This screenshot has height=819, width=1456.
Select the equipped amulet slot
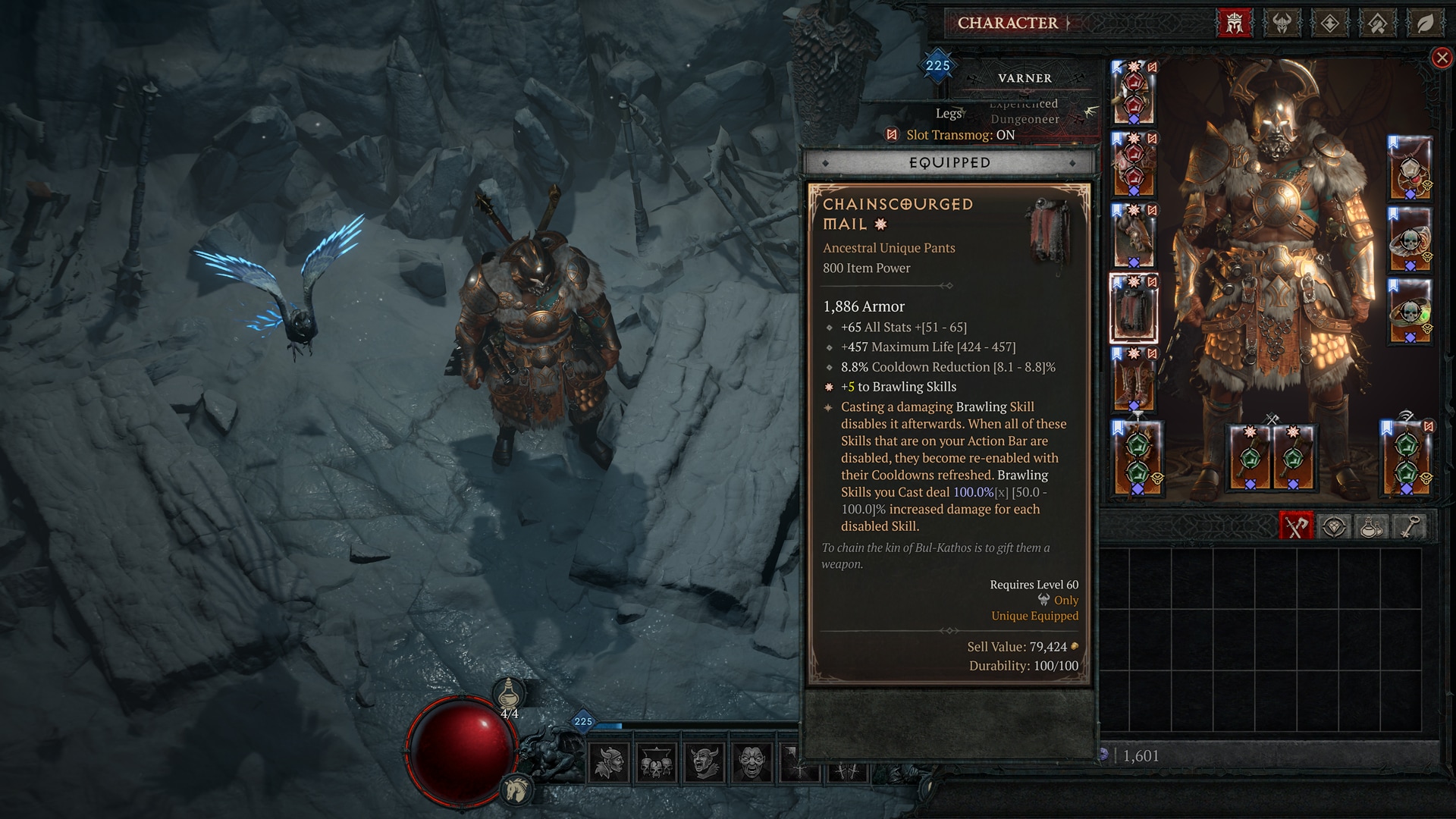(1410, 168)
